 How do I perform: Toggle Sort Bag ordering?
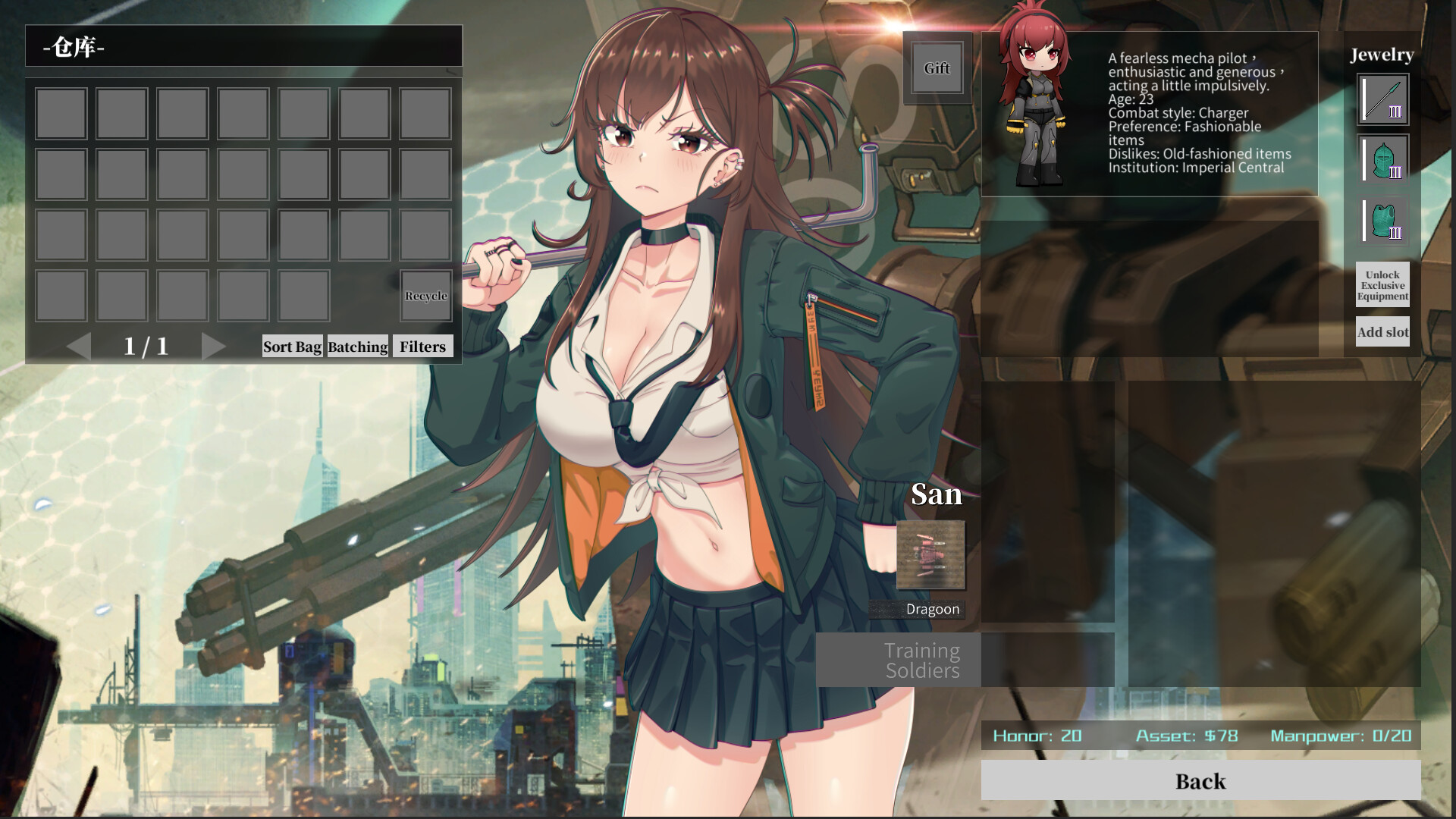point(292,347)
